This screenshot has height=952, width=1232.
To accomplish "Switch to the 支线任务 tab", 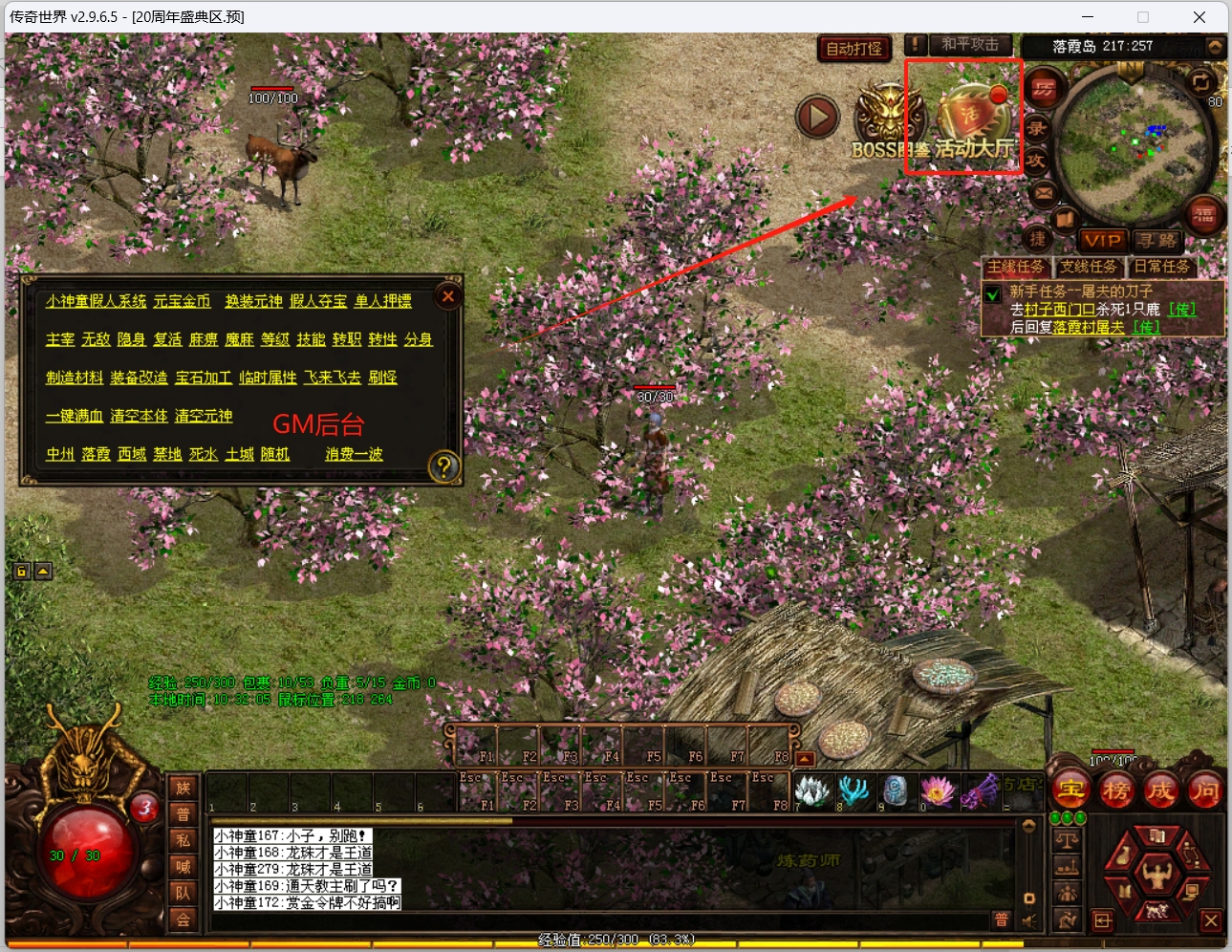I will [x=1088, y=267].
